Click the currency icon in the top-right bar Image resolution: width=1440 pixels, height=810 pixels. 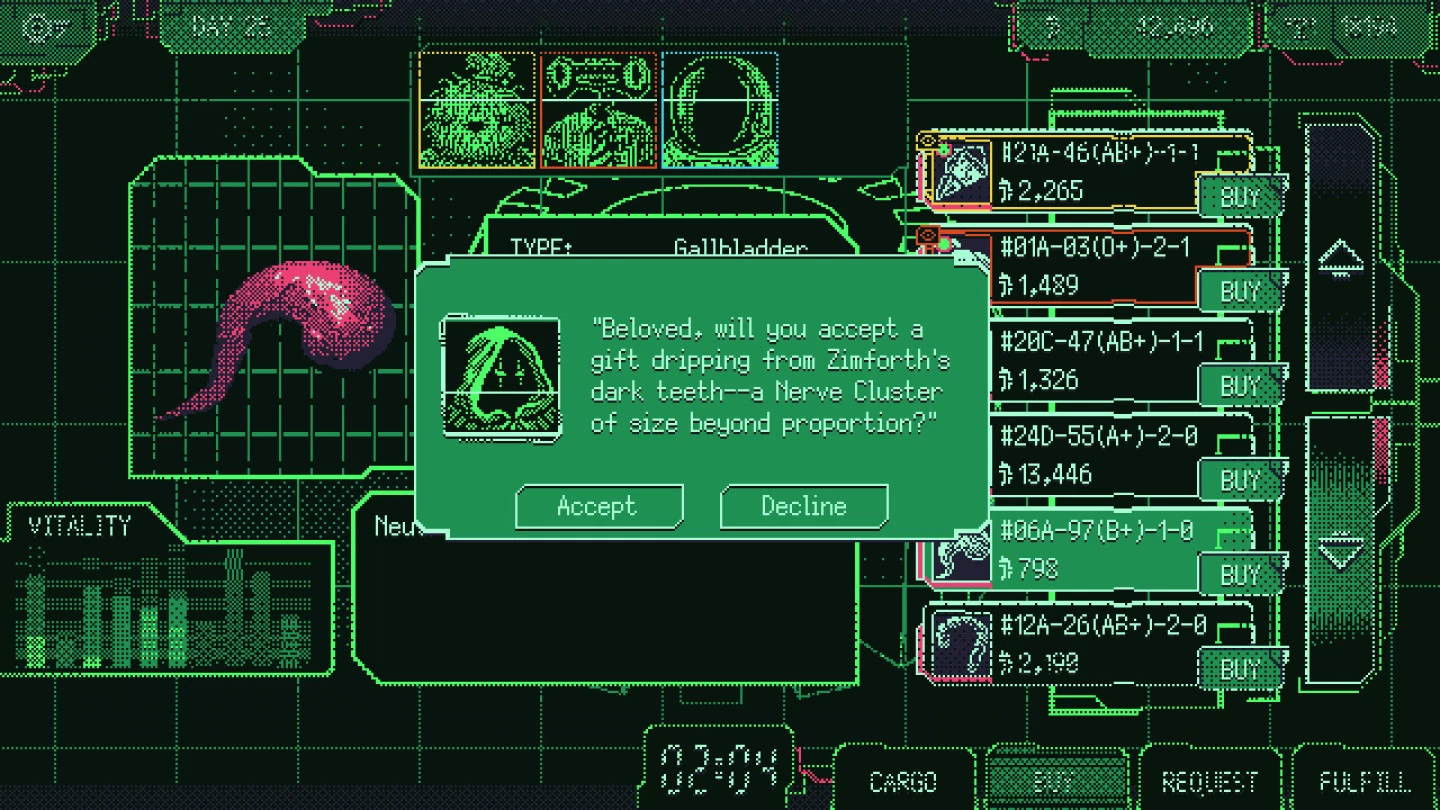[x=1053, y=25]
